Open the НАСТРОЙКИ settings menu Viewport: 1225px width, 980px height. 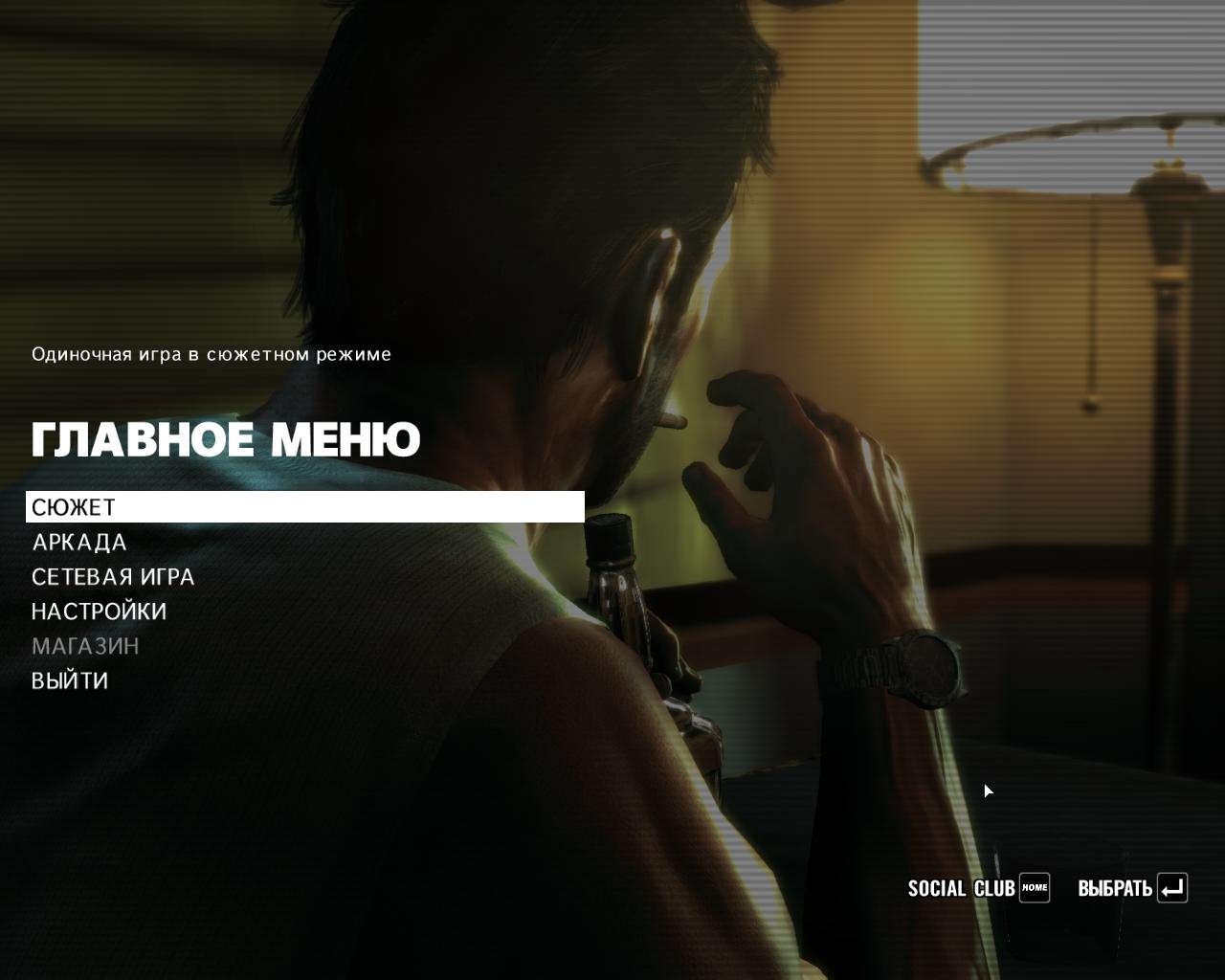(x=99, y=612)
